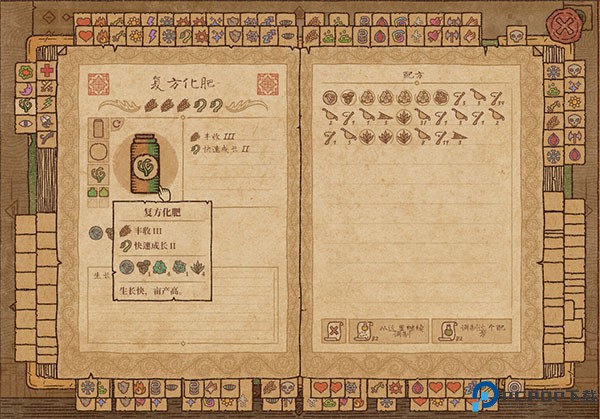Open the round label shape slot
This screenshot has width=600, height=419.
(x=99, y=152)
